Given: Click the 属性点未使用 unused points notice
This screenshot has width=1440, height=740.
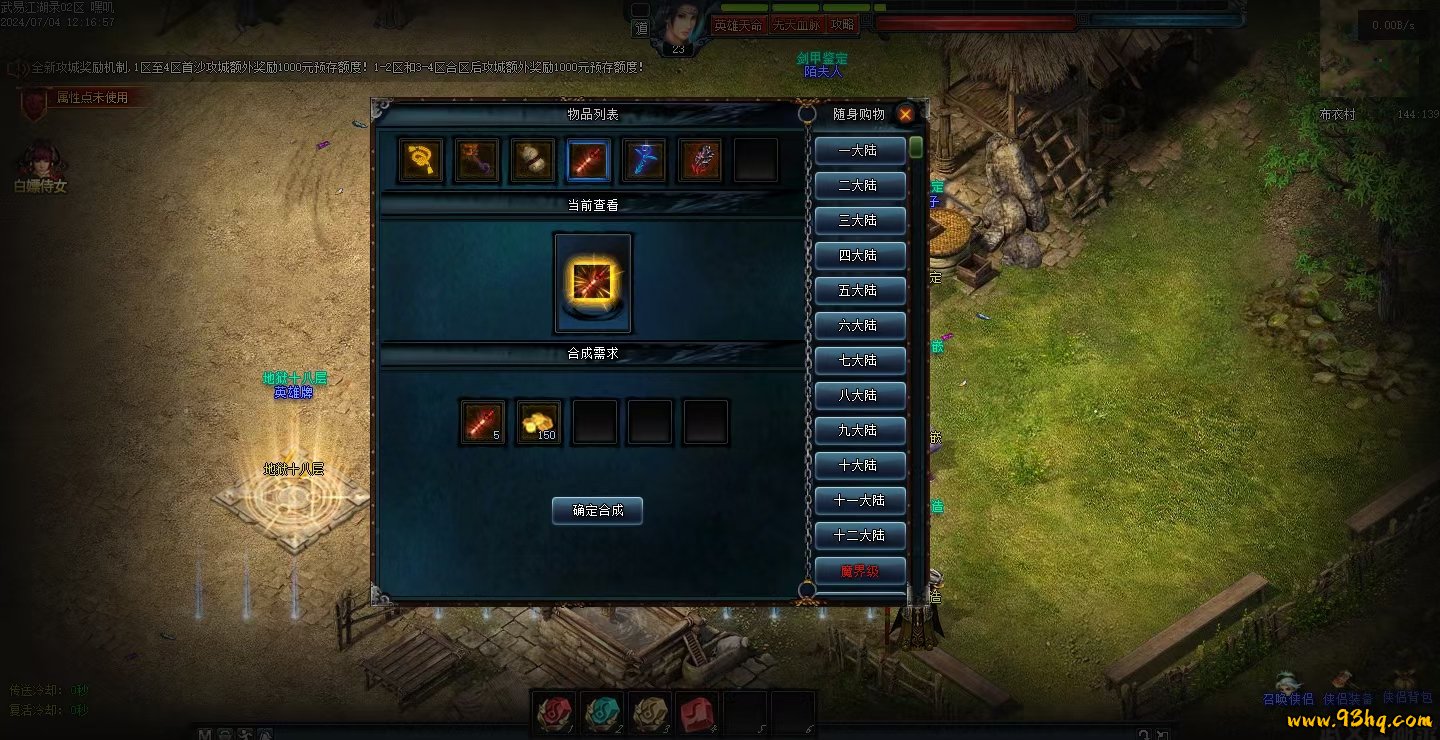Looking at the screenshot, I should (x=91, y=98).
